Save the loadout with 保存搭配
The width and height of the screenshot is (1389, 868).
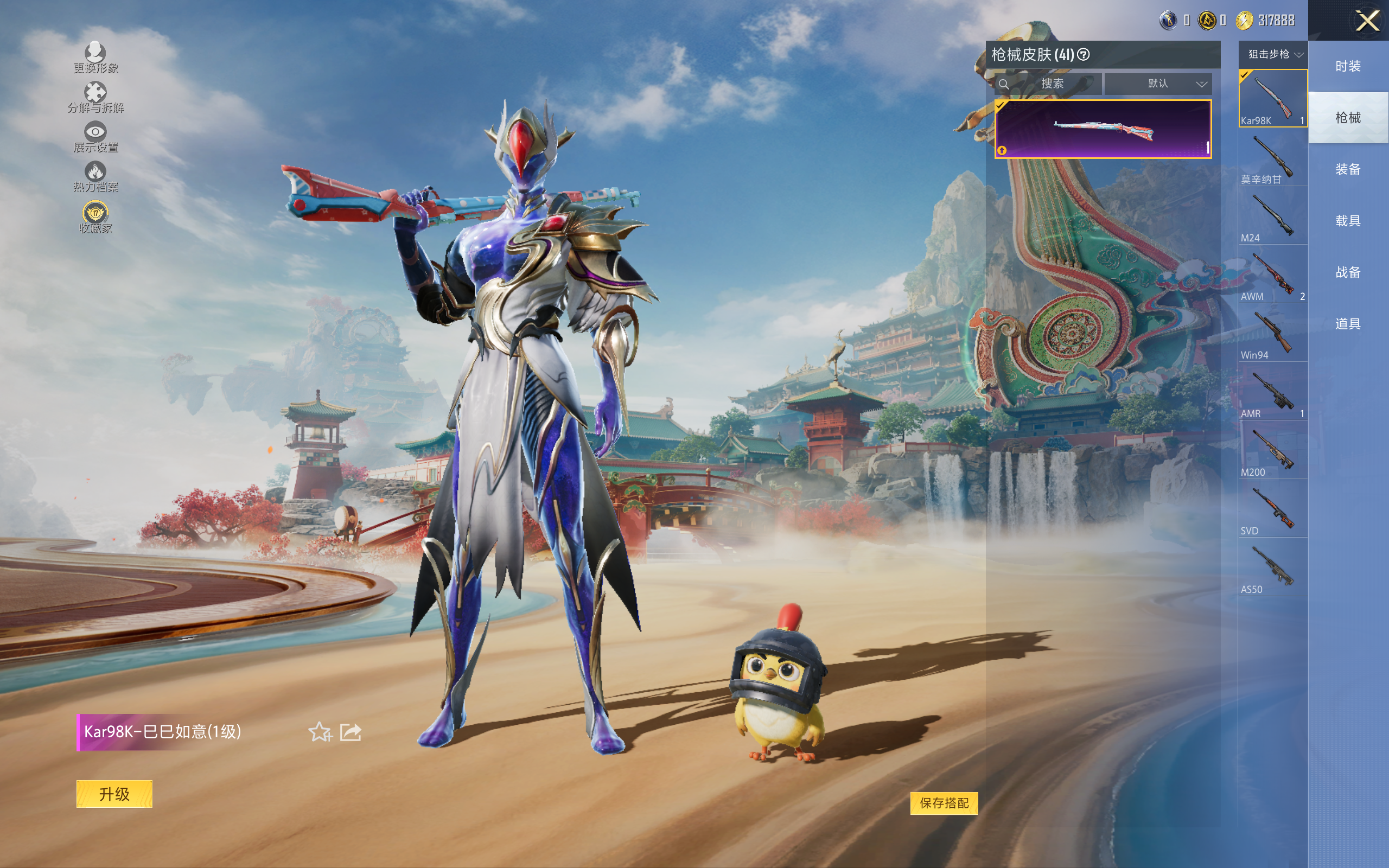click(944, 803)
